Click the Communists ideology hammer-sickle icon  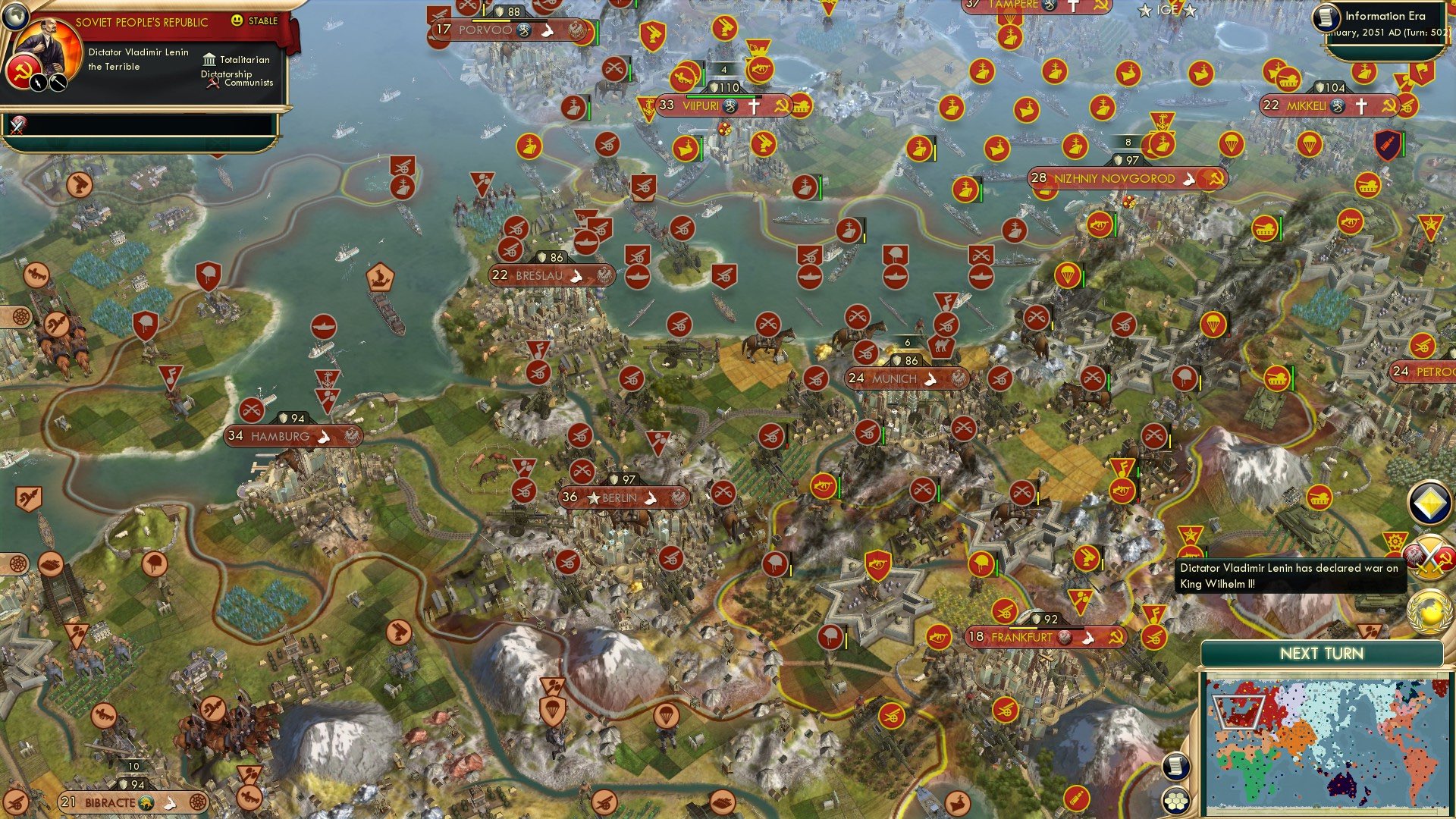[x=212, y=83]
